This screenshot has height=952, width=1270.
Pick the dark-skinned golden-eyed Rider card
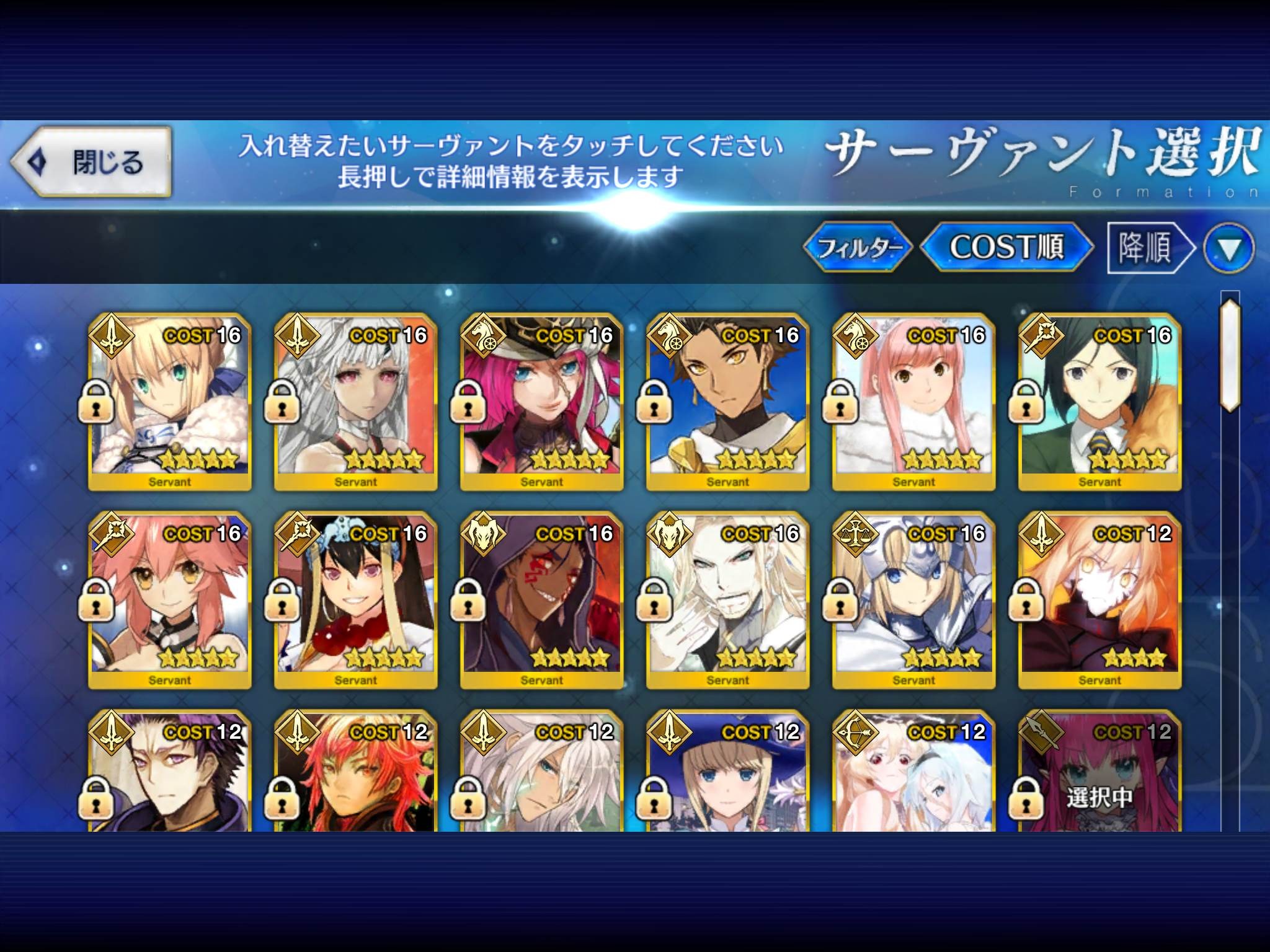(727, 402)
